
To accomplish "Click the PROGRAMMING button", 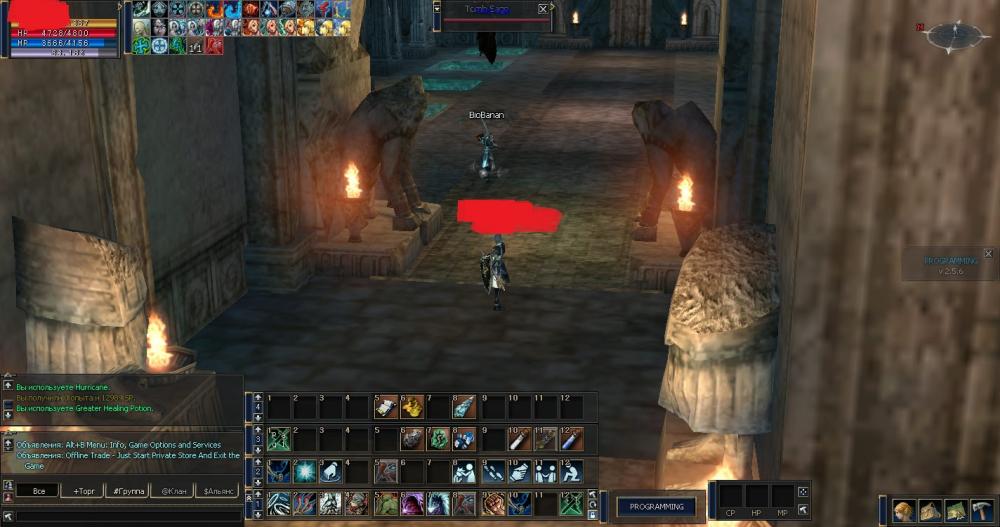I will pos(656,506).
